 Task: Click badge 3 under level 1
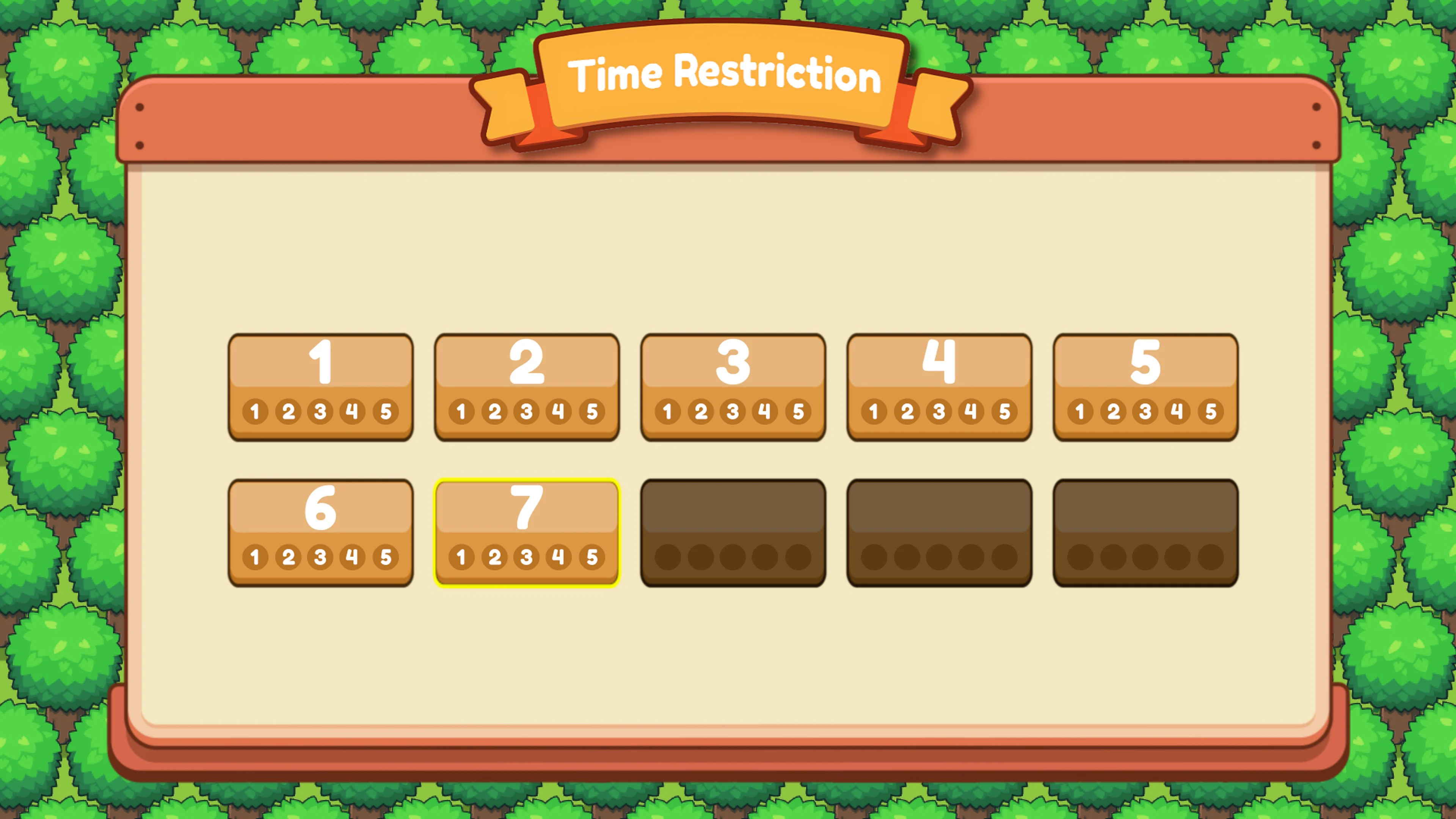click(x=320, y=411)
